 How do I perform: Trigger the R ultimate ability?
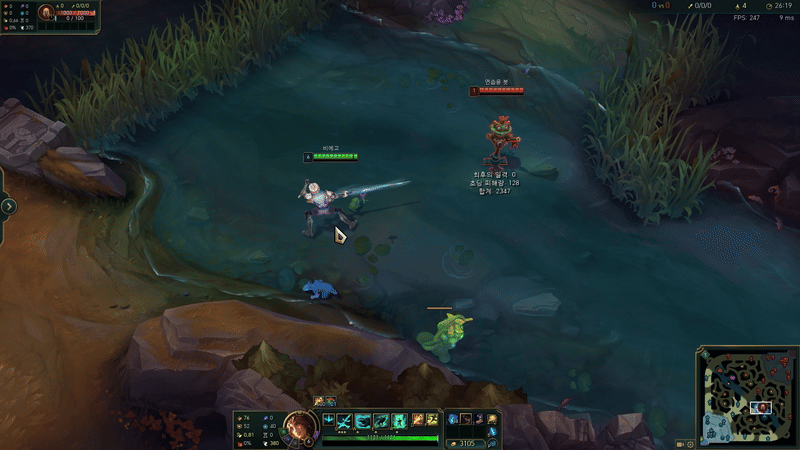pos(399,421)
